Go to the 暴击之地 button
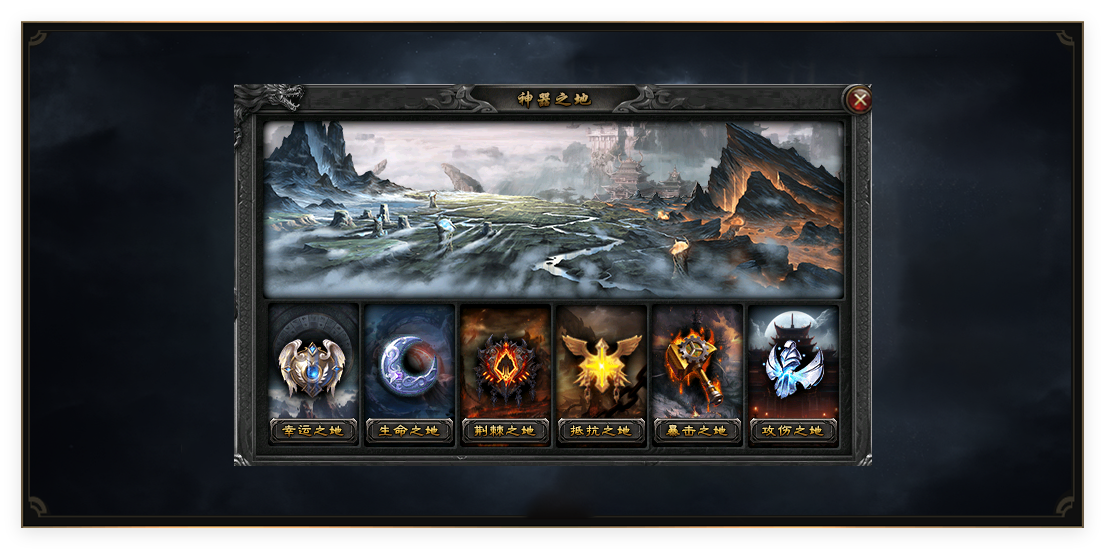This screenshot has width=1105, height=549. (697, 431)
